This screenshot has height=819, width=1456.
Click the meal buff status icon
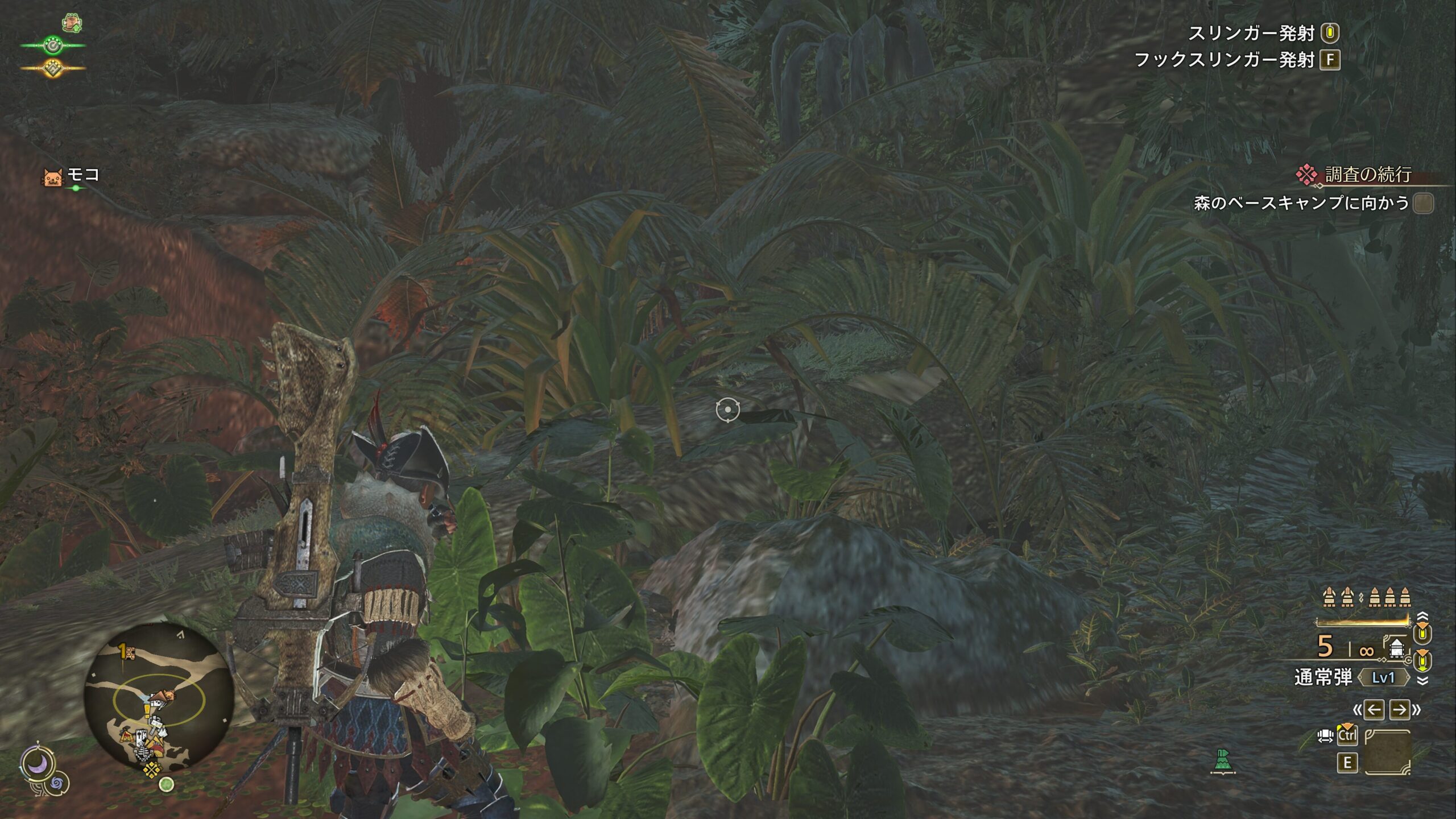[x=72, y=23]
